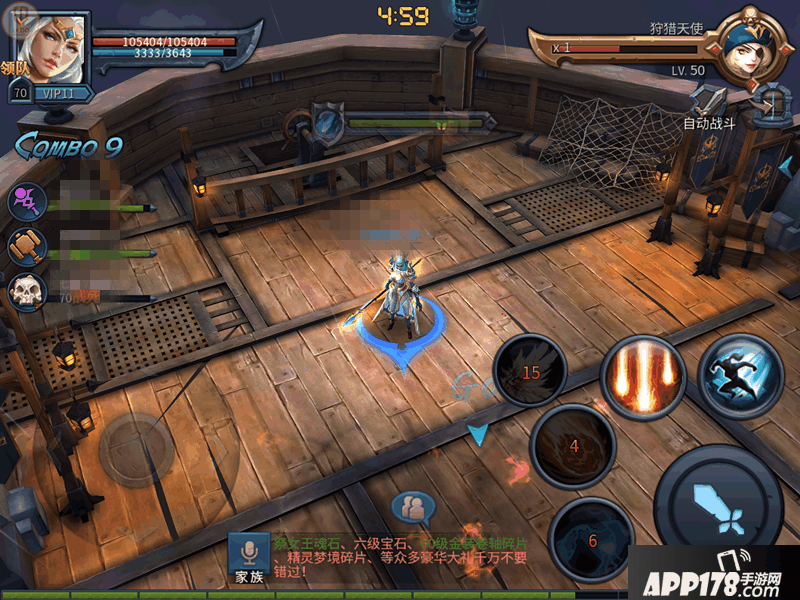This screenshot has height=600, width=800.
Task: Use the dash sprint skill
Action: click(740, 372)
